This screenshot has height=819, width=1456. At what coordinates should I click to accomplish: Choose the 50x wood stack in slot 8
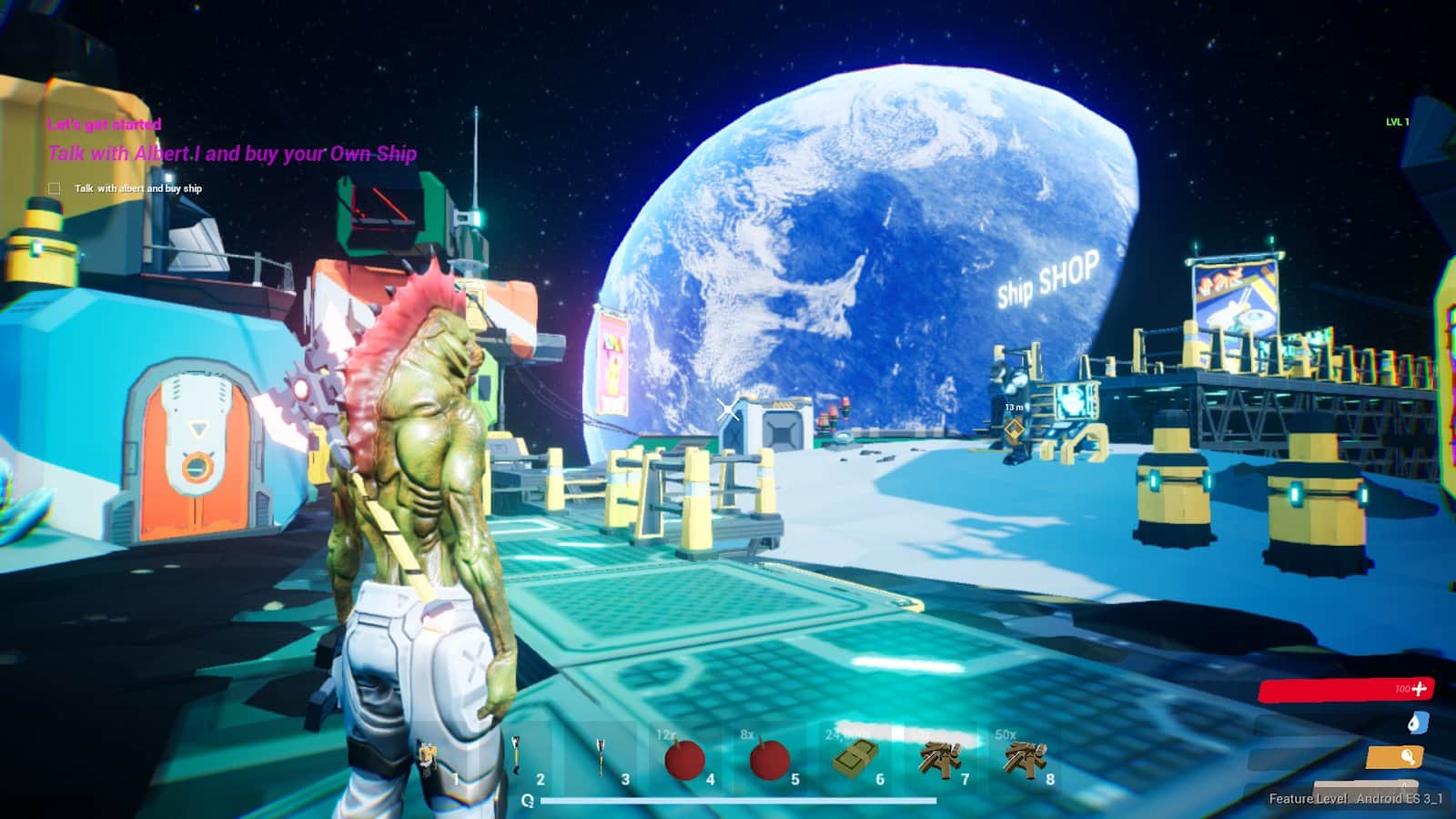point(1025,757)
